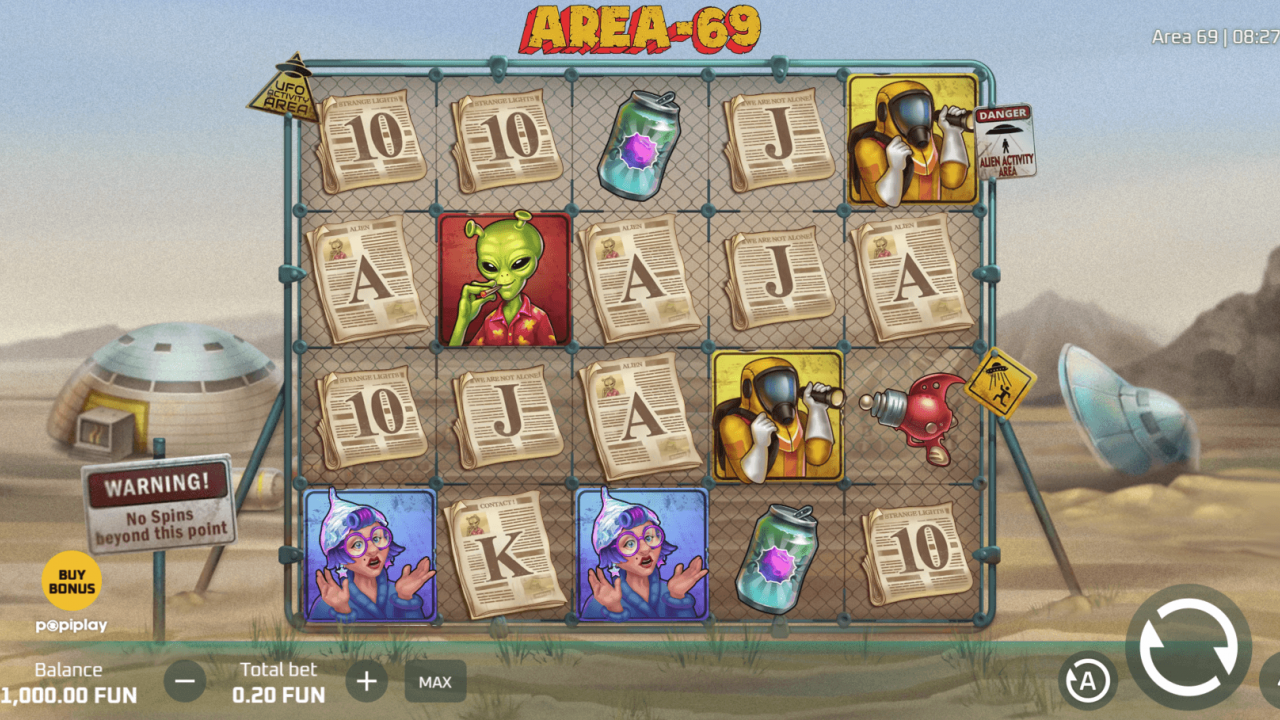Increase the bet with the plus icon

[x=366, y=681]
